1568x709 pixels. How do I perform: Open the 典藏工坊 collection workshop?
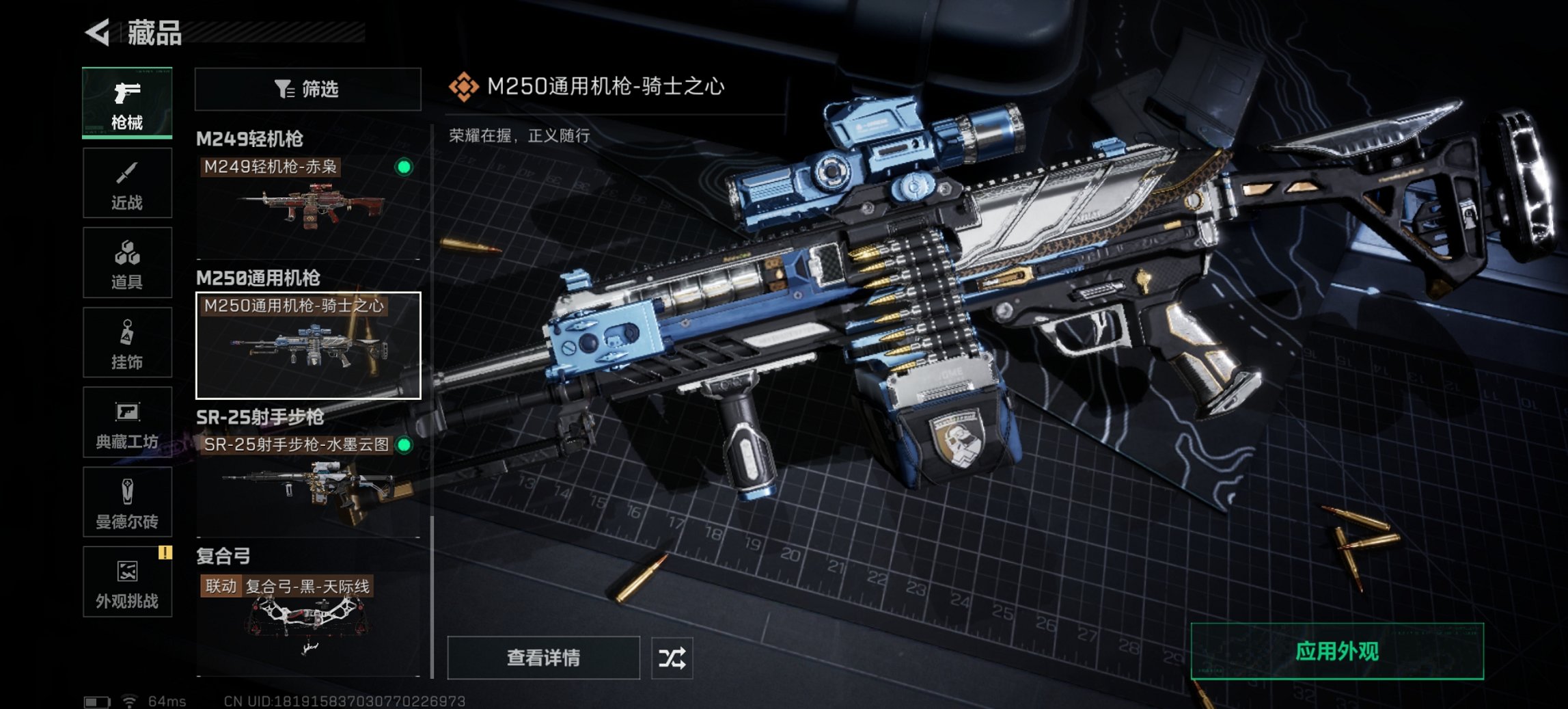click(127, 423)
